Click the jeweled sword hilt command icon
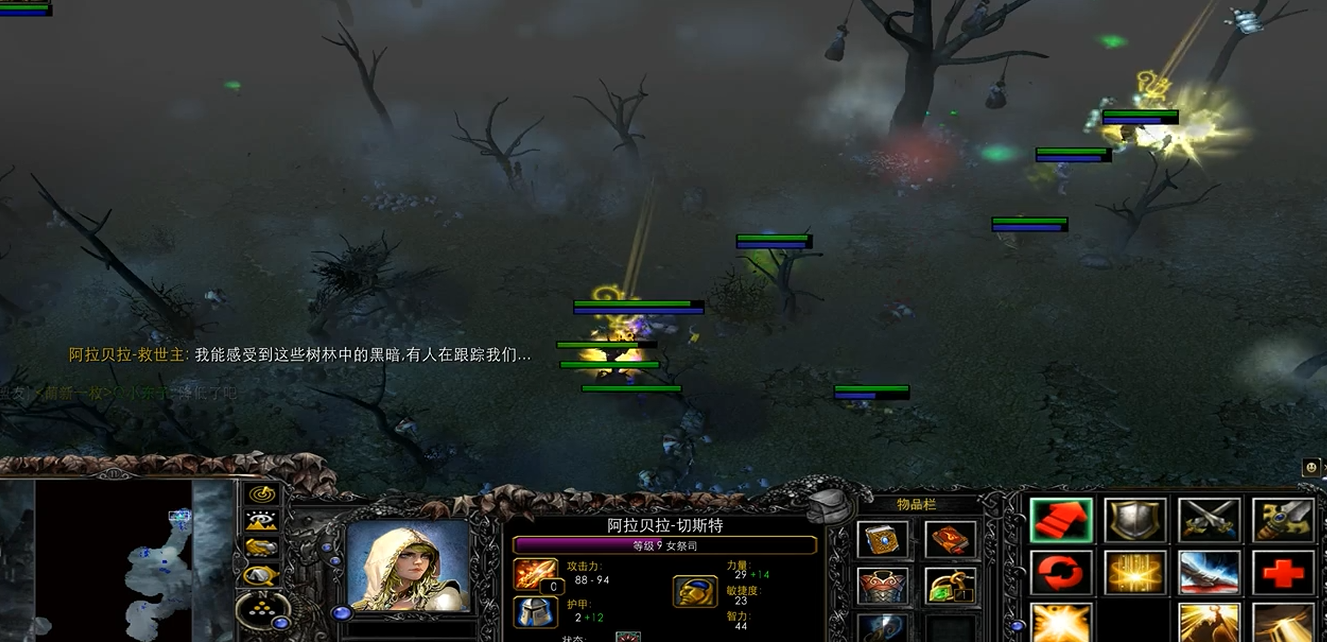The image size is (1327, 642). [1283, 520]
